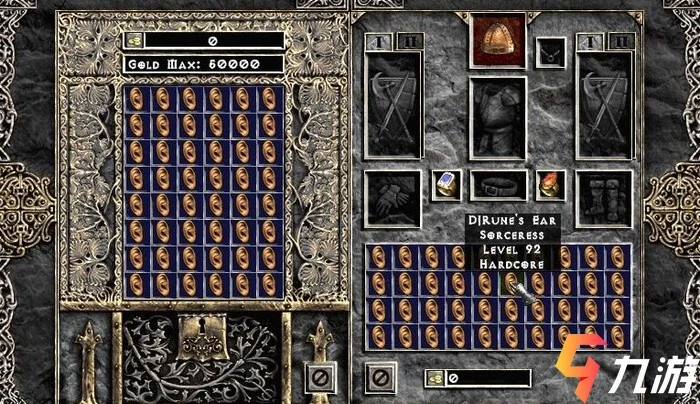Pick up the blue gem ring
Image resolution: width=700 pixels, height=404 pixels.
[446, 184]
